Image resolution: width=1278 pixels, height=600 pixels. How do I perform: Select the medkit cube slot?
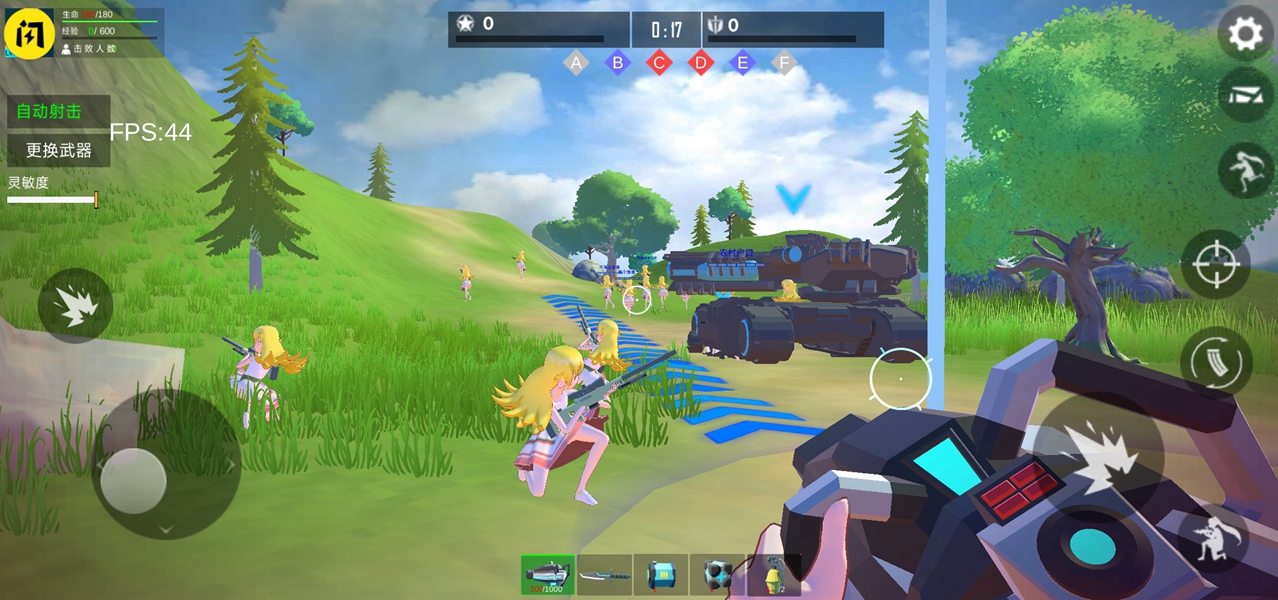click(717, 575)
